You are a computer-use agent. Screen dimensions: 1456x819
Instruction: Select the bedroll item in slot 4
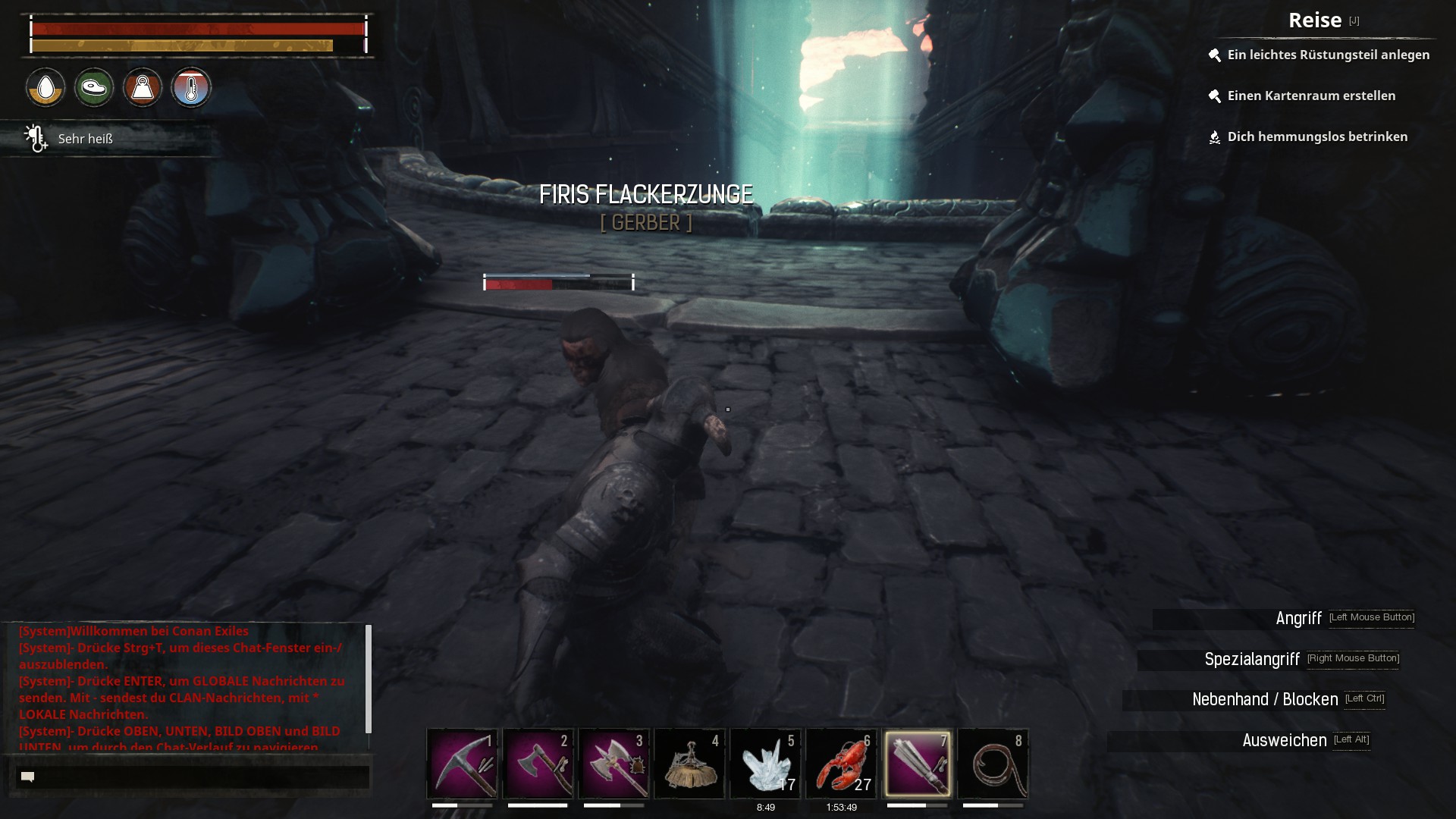pyautogui.click(x=689, y=763)
